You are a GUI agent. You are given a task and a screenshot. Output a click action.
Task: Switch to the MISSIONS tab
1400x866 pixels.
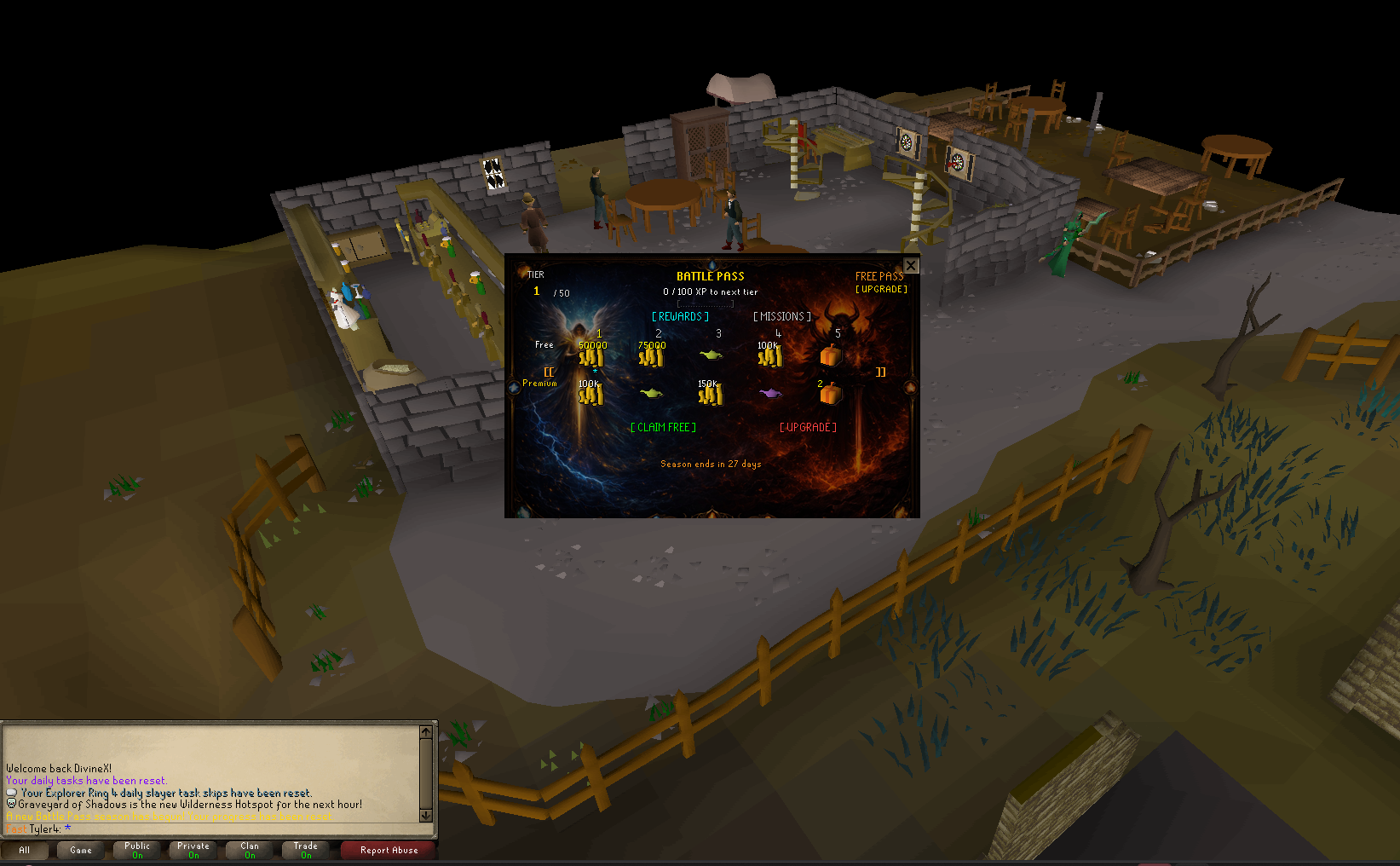coord(781,316)
